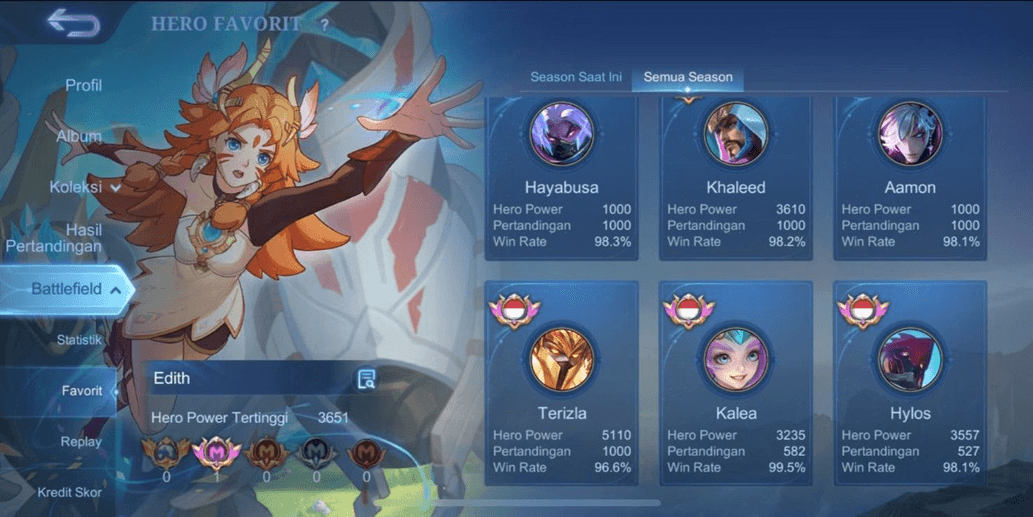The width and height of the screenshot is (1033, 517).
Task: Open Edith's detail search icon
Action: 366,378
